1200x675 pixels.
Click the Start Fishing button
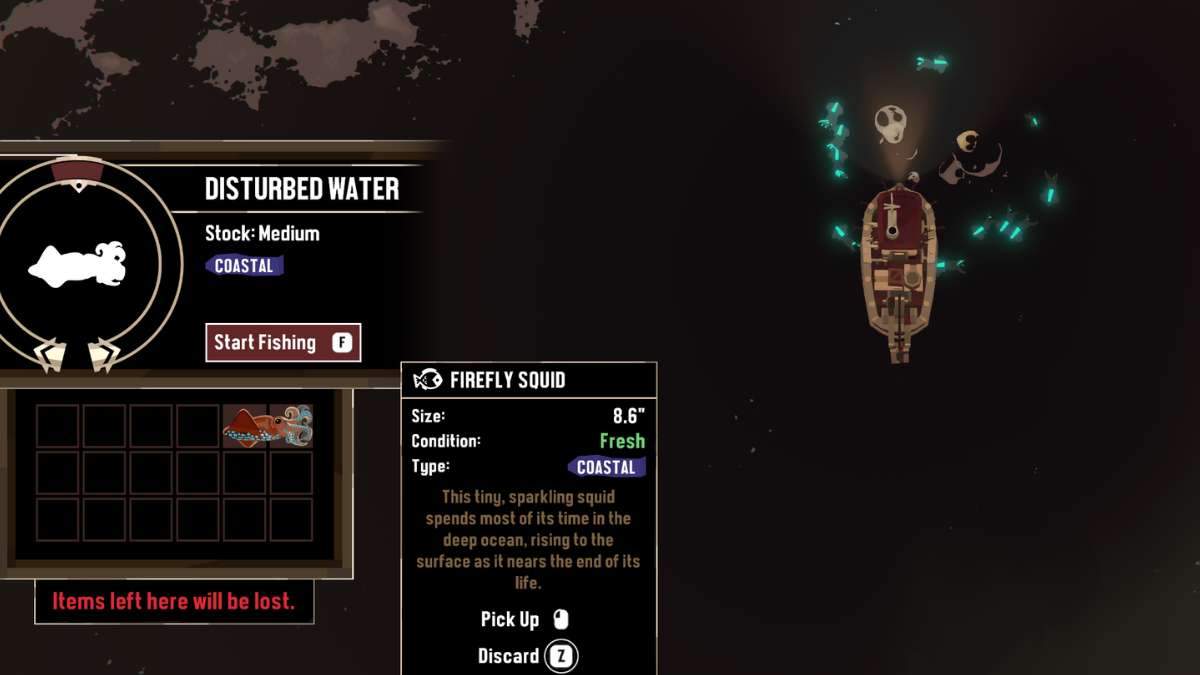[283, 343]
